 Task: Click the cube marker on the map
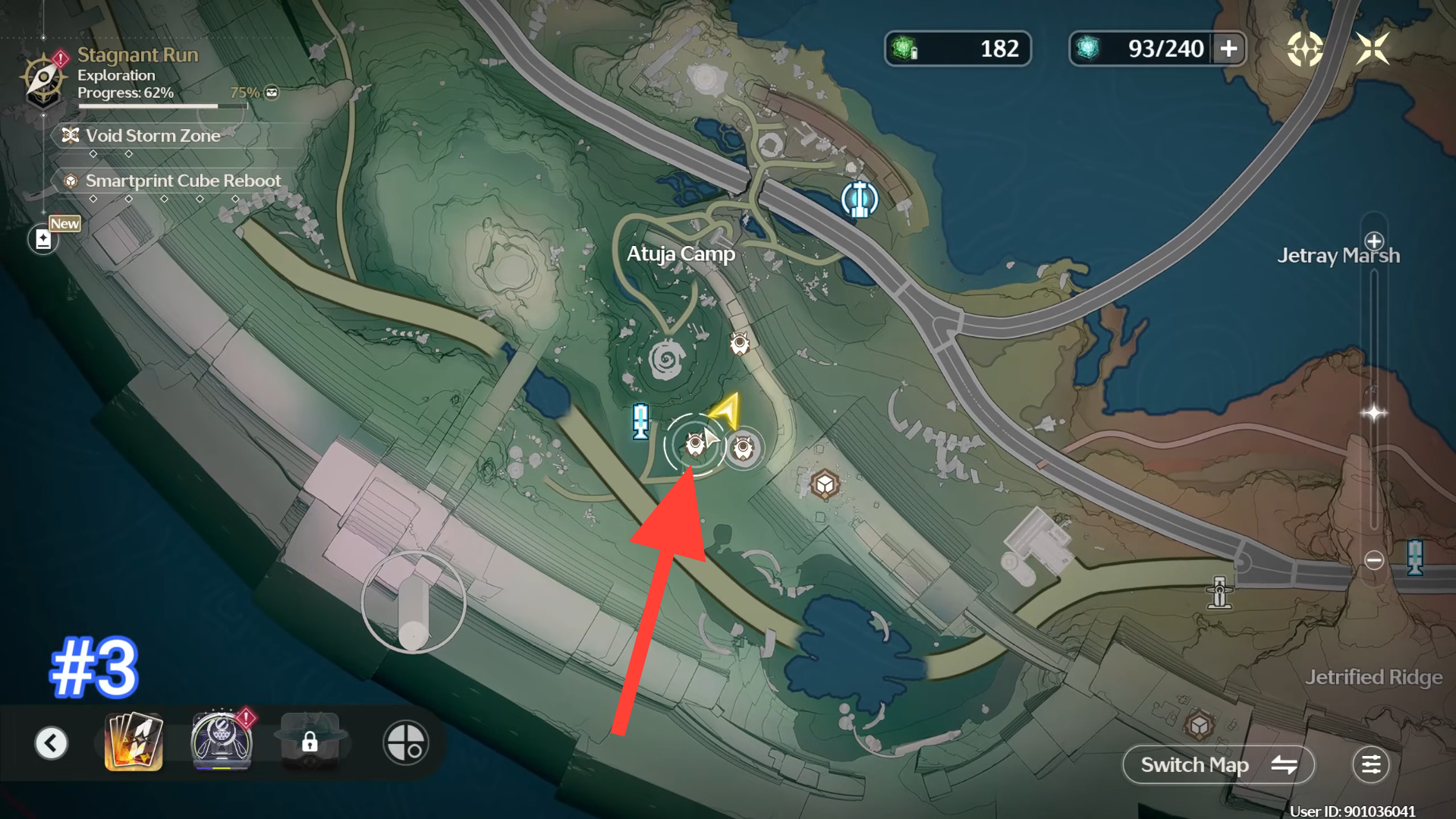click(824, 484)
